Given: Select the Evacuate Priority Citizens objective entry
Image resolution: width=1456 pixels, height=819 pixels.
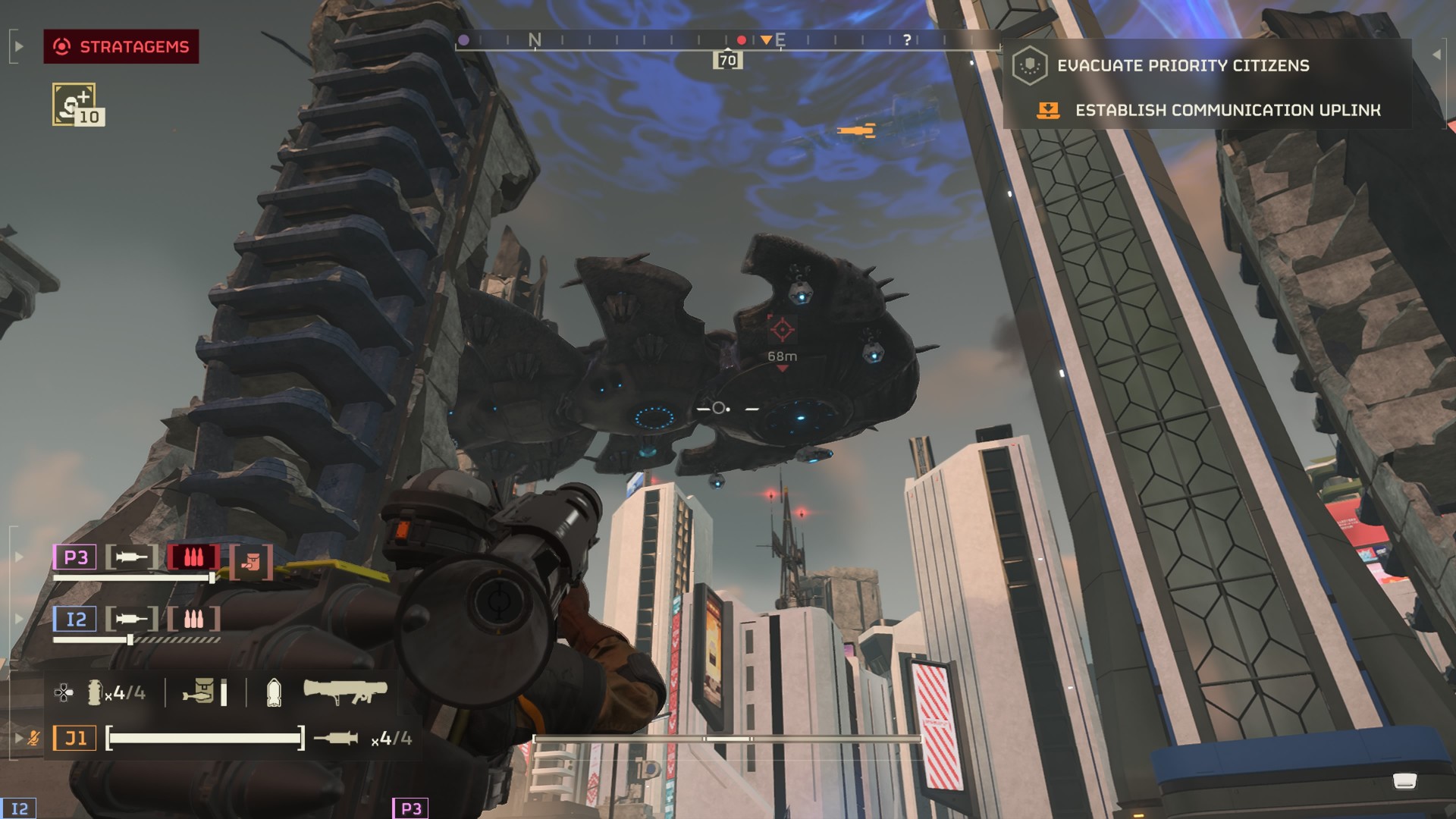Looking at the screenshot, I should point(1183,66).
